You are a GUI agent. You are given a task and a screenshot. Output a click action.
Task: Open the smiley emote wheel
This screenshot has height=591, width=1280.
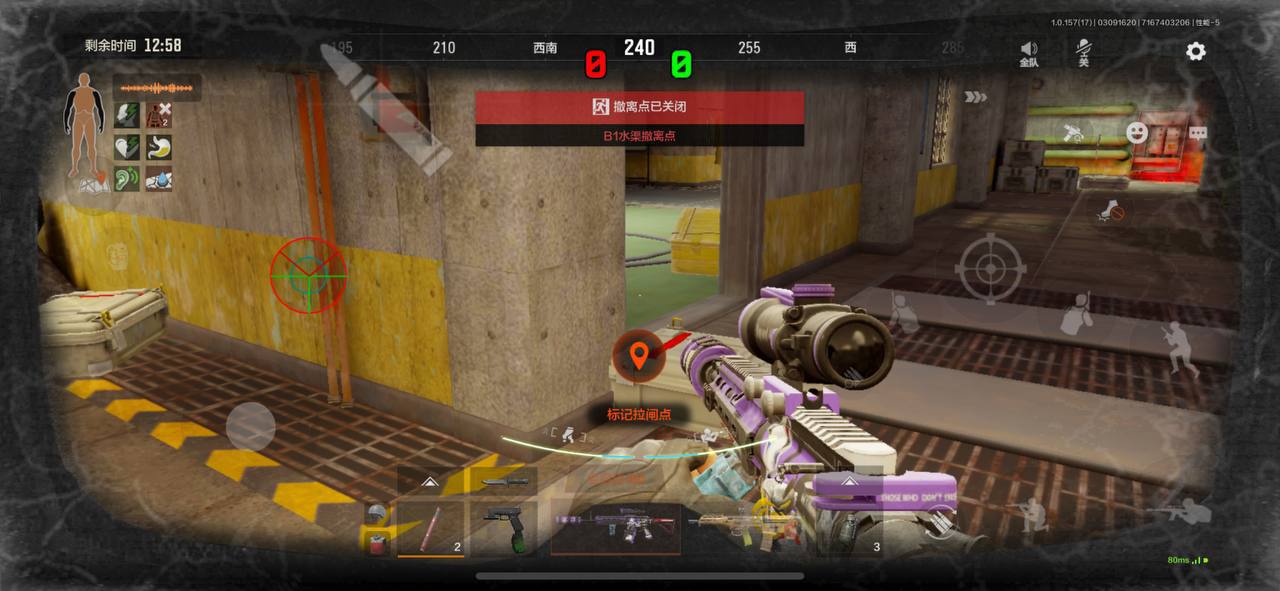tap(1136, 132)
